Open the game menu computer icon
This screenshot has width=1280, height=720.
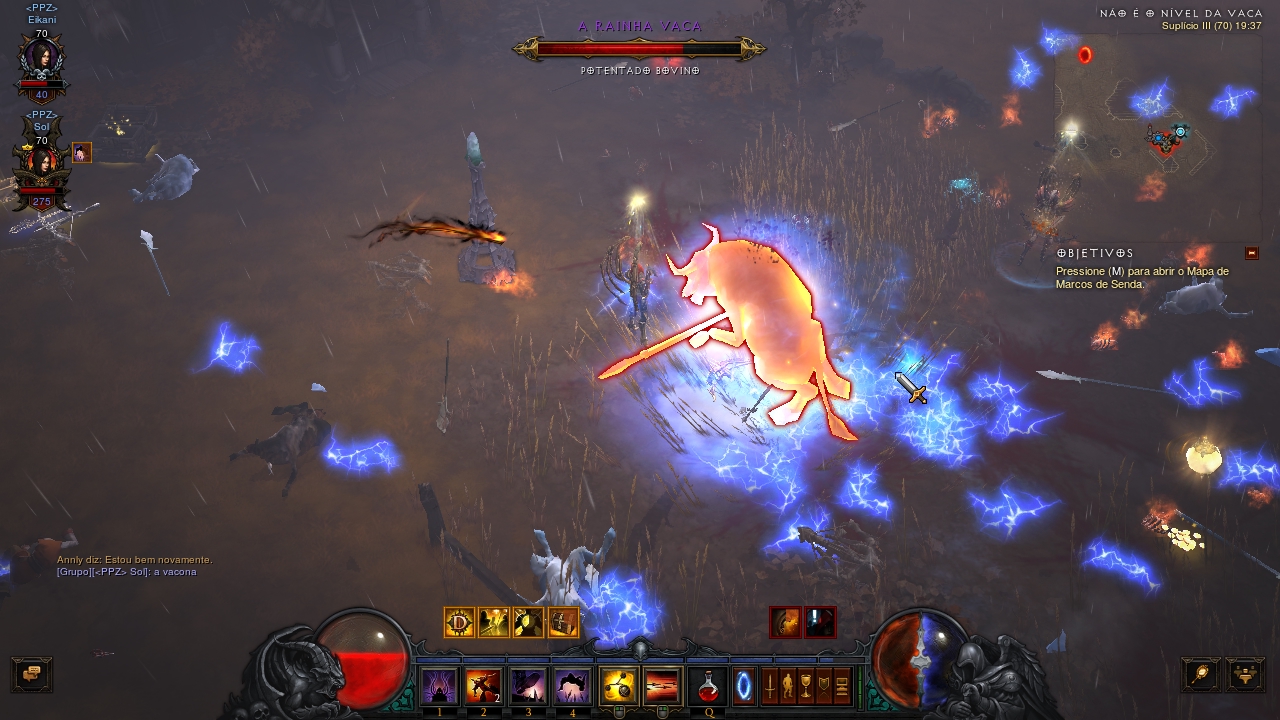point(842,686)
